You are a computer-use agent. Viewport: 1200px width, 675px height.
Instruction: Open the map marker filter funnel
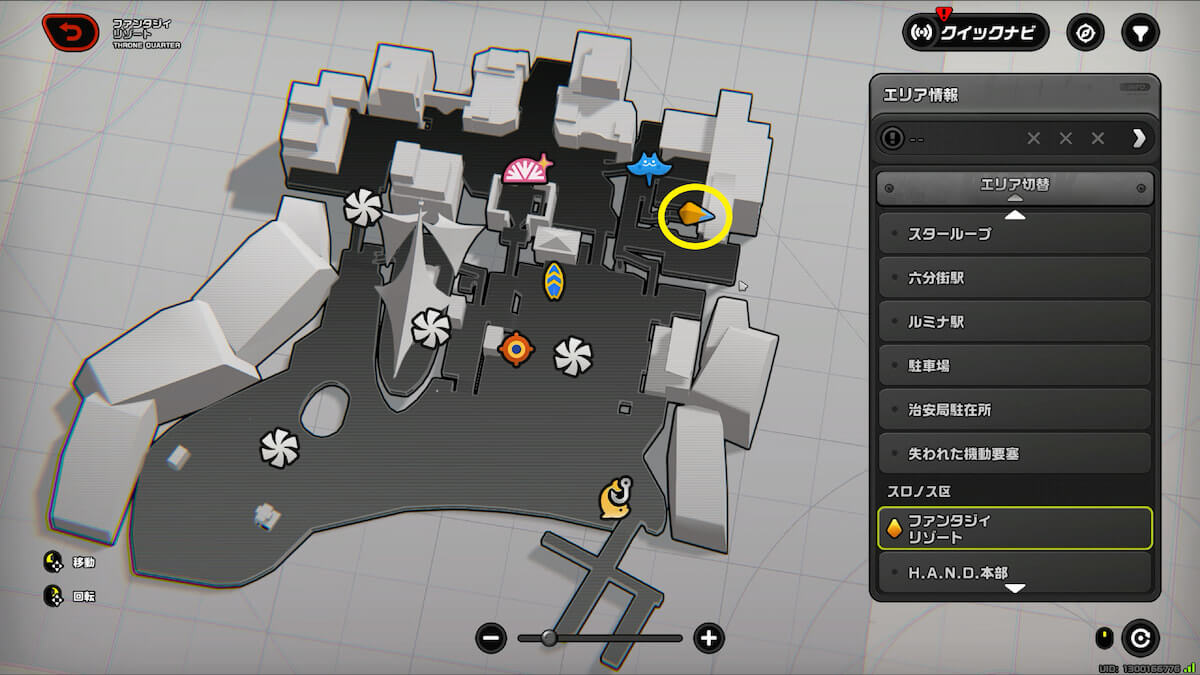coord(1141,33)
